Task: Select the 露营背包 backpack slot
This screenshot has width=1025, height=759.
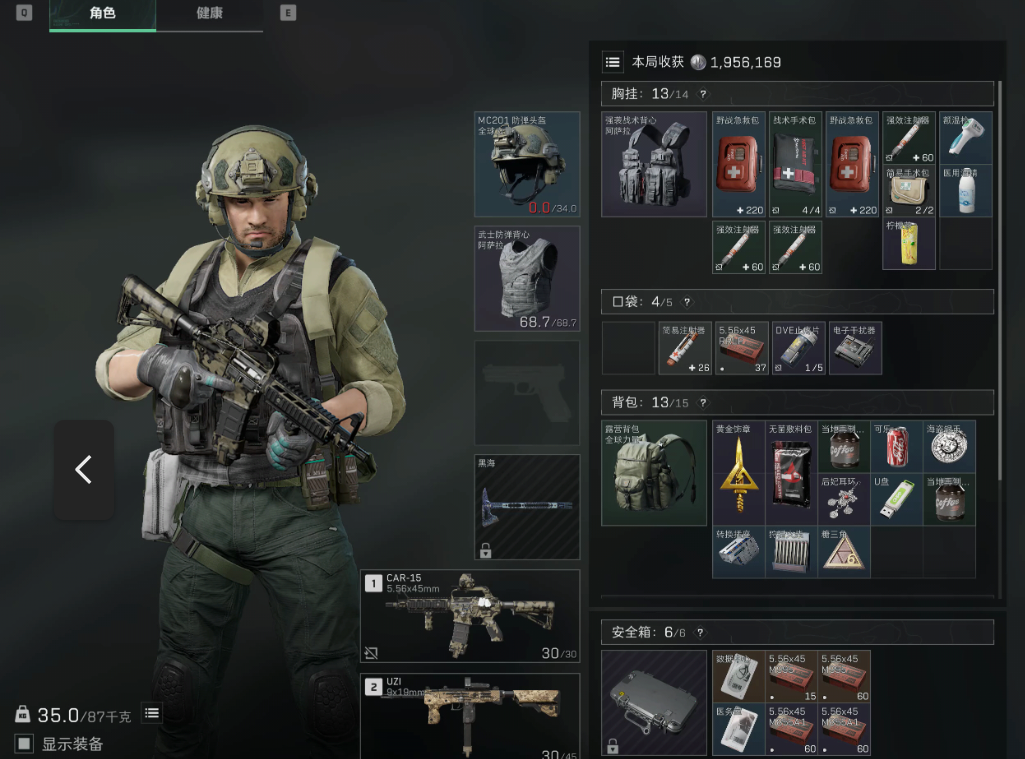Action: (654, 473)
